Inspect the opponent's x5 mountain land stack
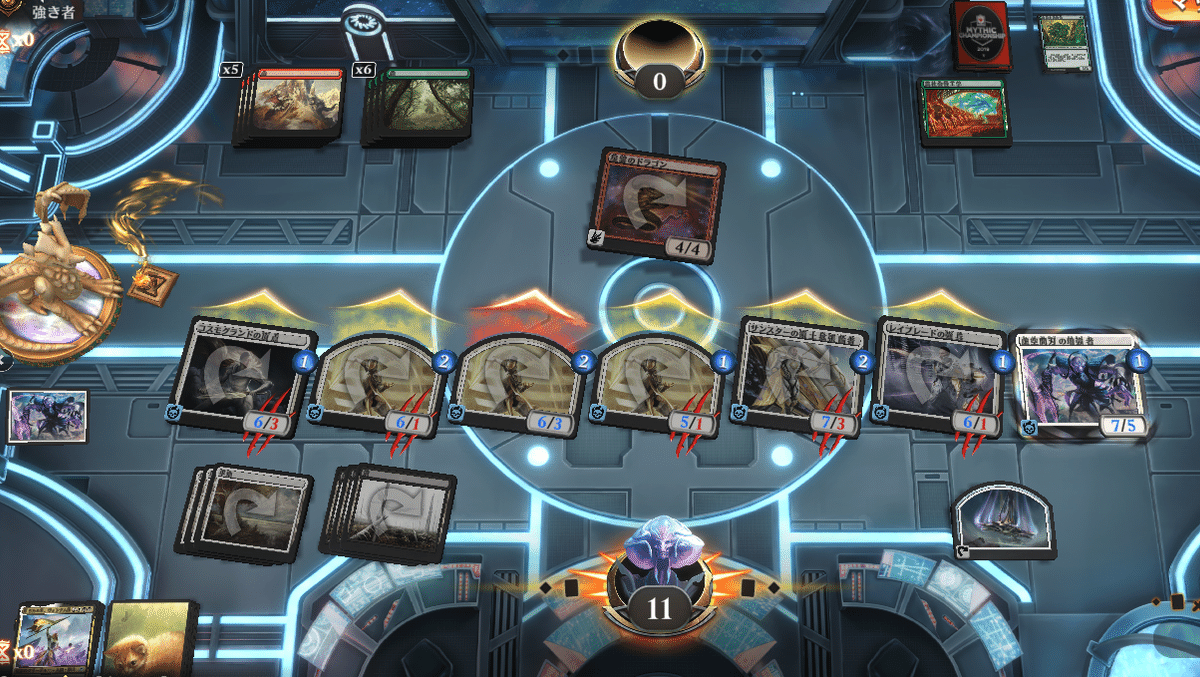This screenshot has width=1200, height=677. pos(292,105)
